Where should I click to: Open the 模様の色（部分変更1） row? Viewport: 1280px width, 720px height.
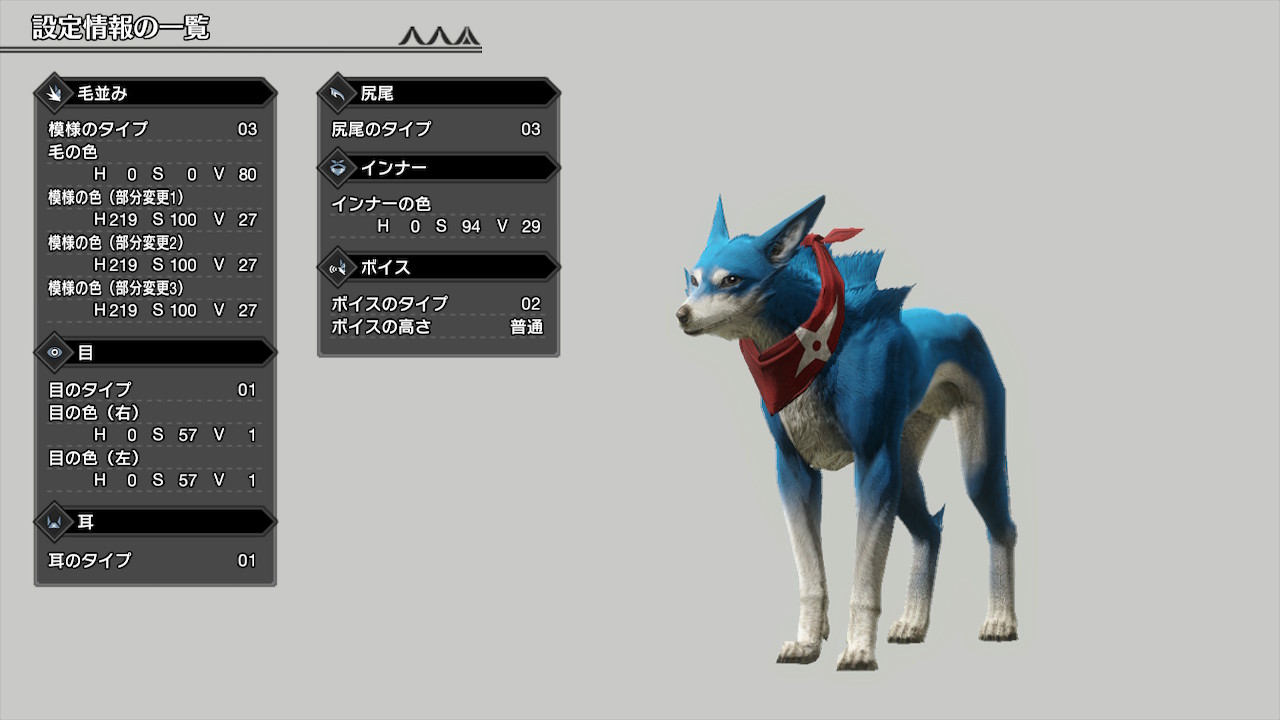click(153, 208)
